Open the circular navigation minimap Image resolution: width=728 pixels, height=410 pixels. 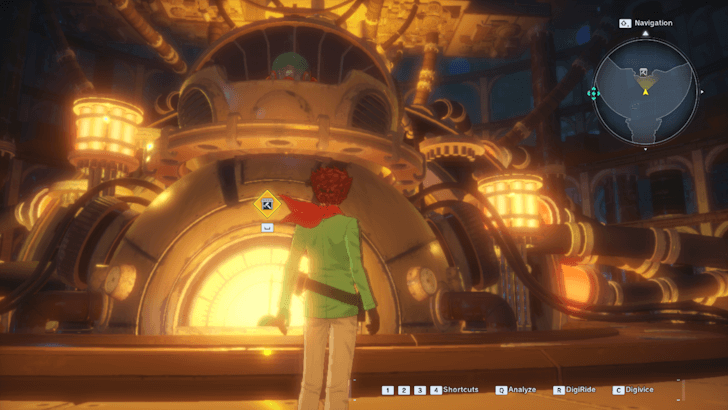pyautogui.click(x=645, y=90)
